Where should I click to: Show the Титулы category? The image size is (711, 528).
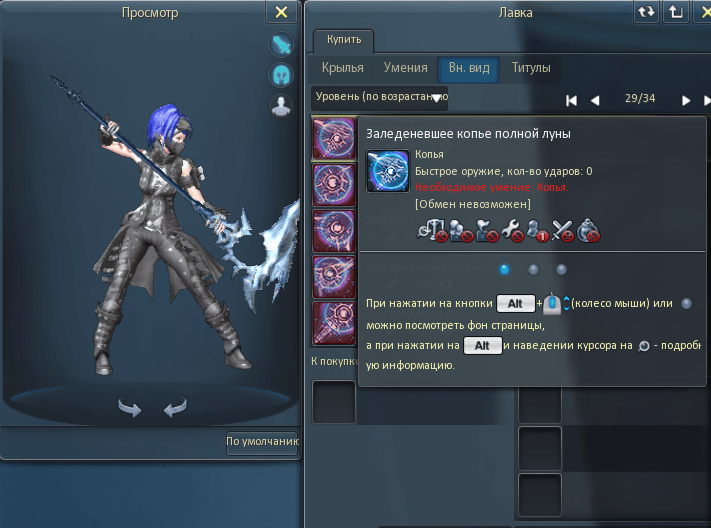[x=531, y=68]
